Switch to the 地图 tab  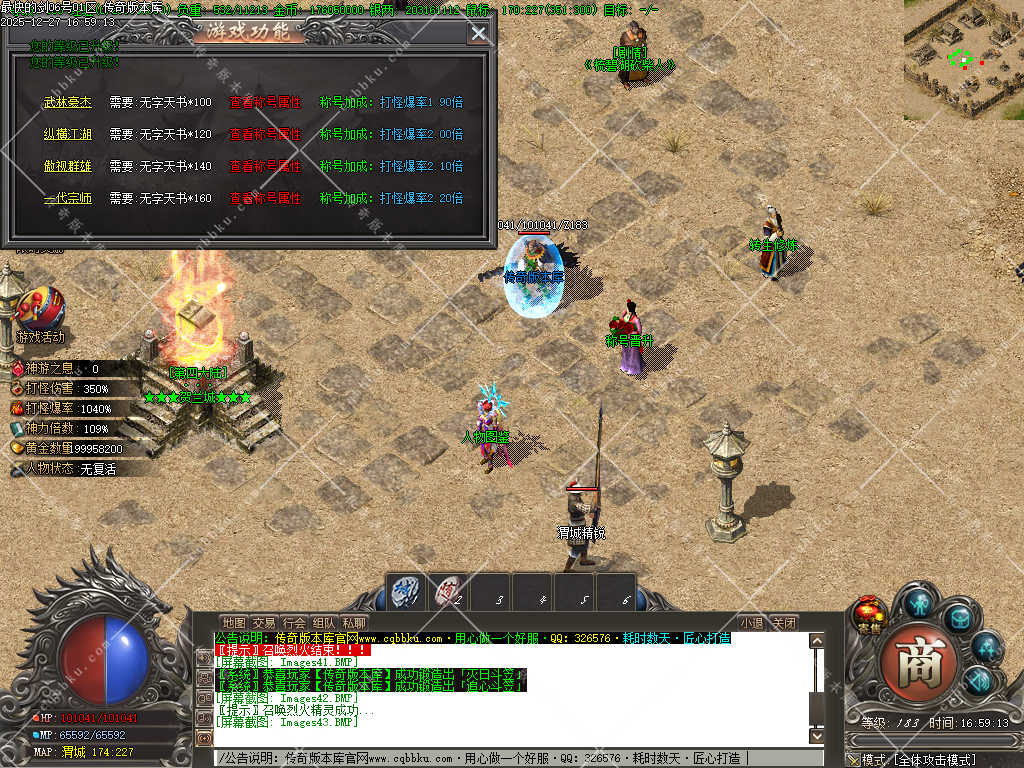coord(234,623)
